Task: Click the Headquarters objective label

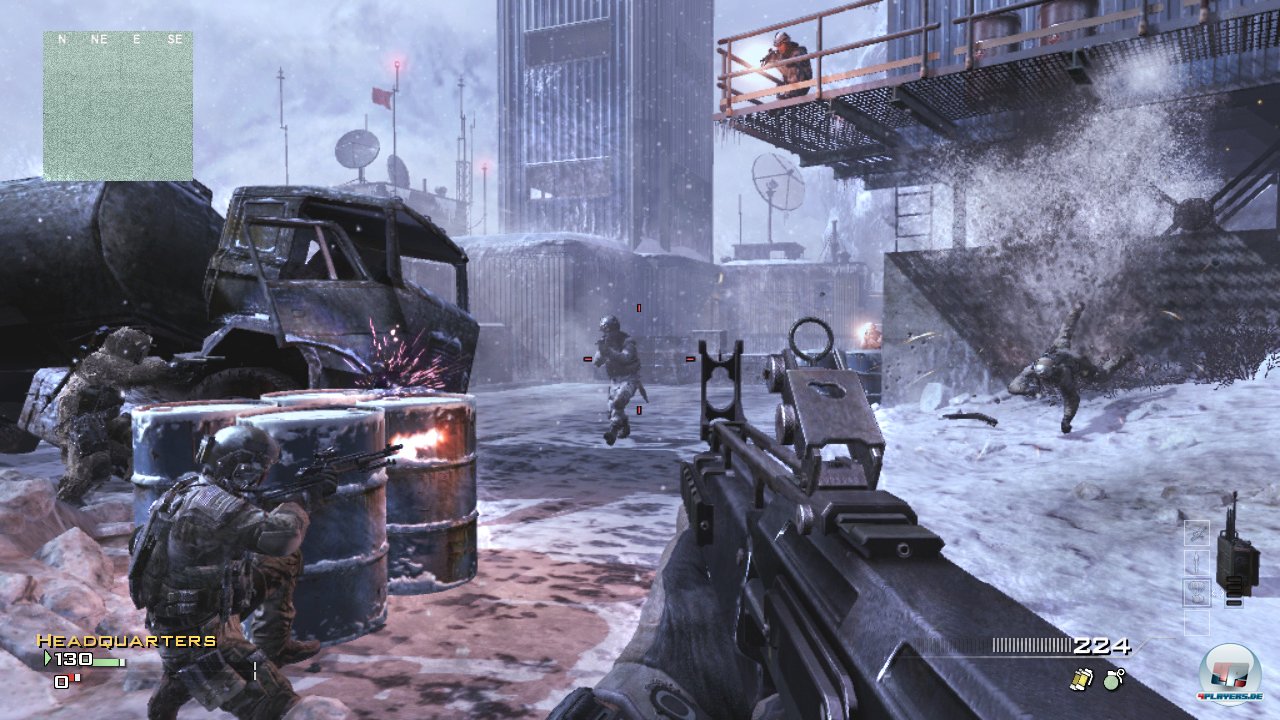Action: coord(127,641)
